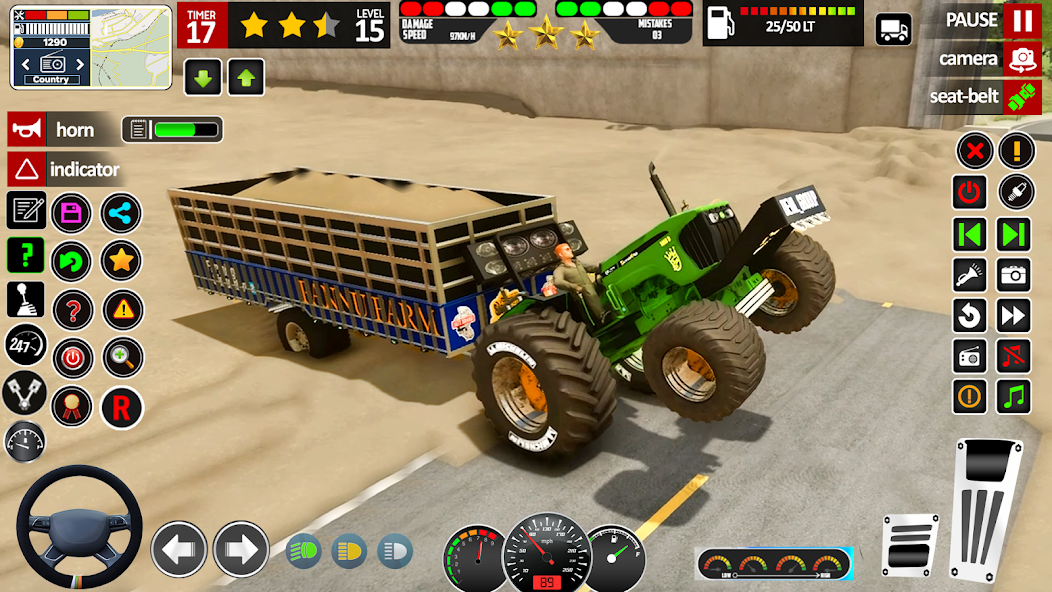The image size is (1052, 592).
Task: Click the green down arrow button
Action: tap(202, 77)
